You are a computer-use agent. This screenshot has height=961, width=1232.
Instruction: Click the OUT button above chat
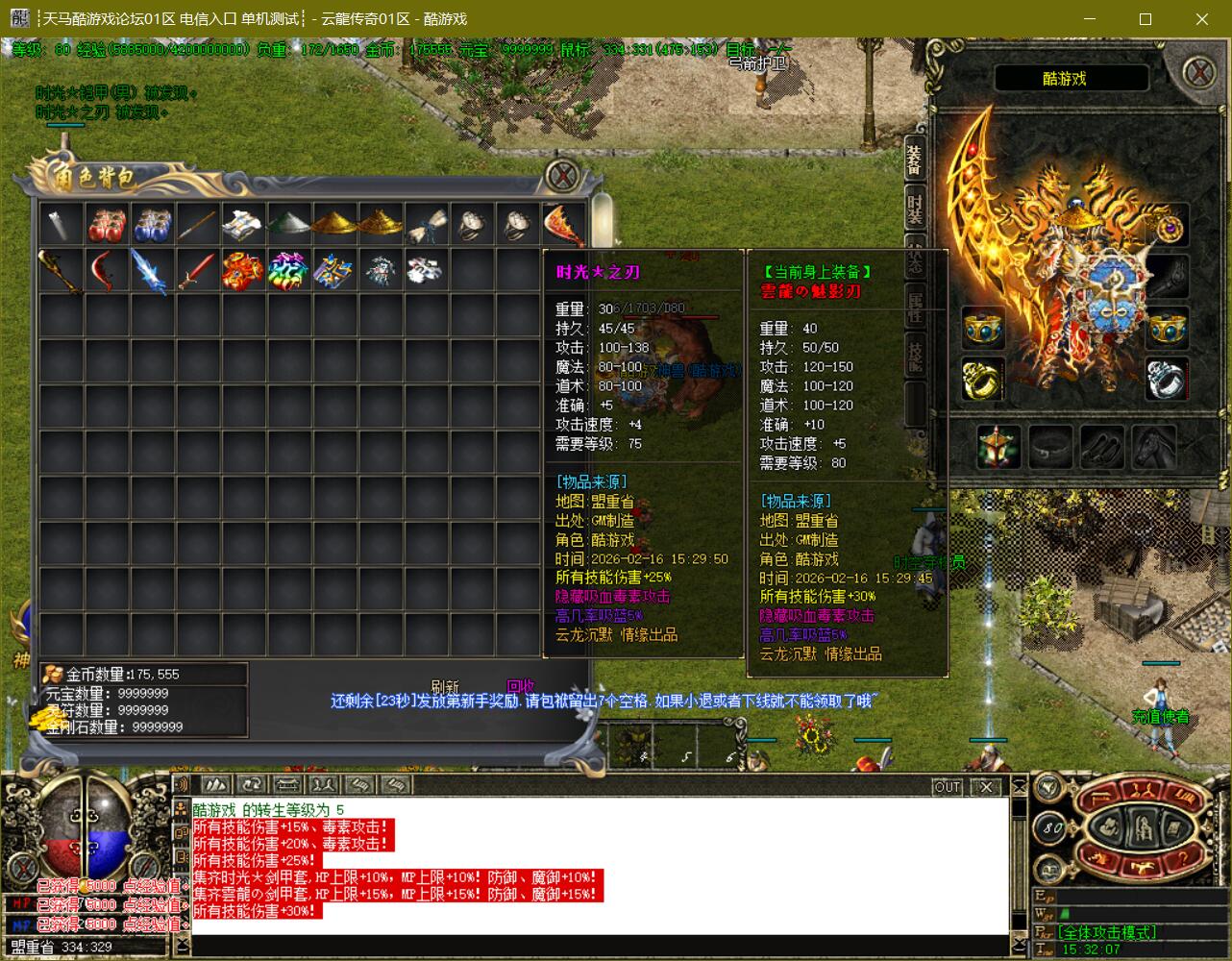point(948,787)
